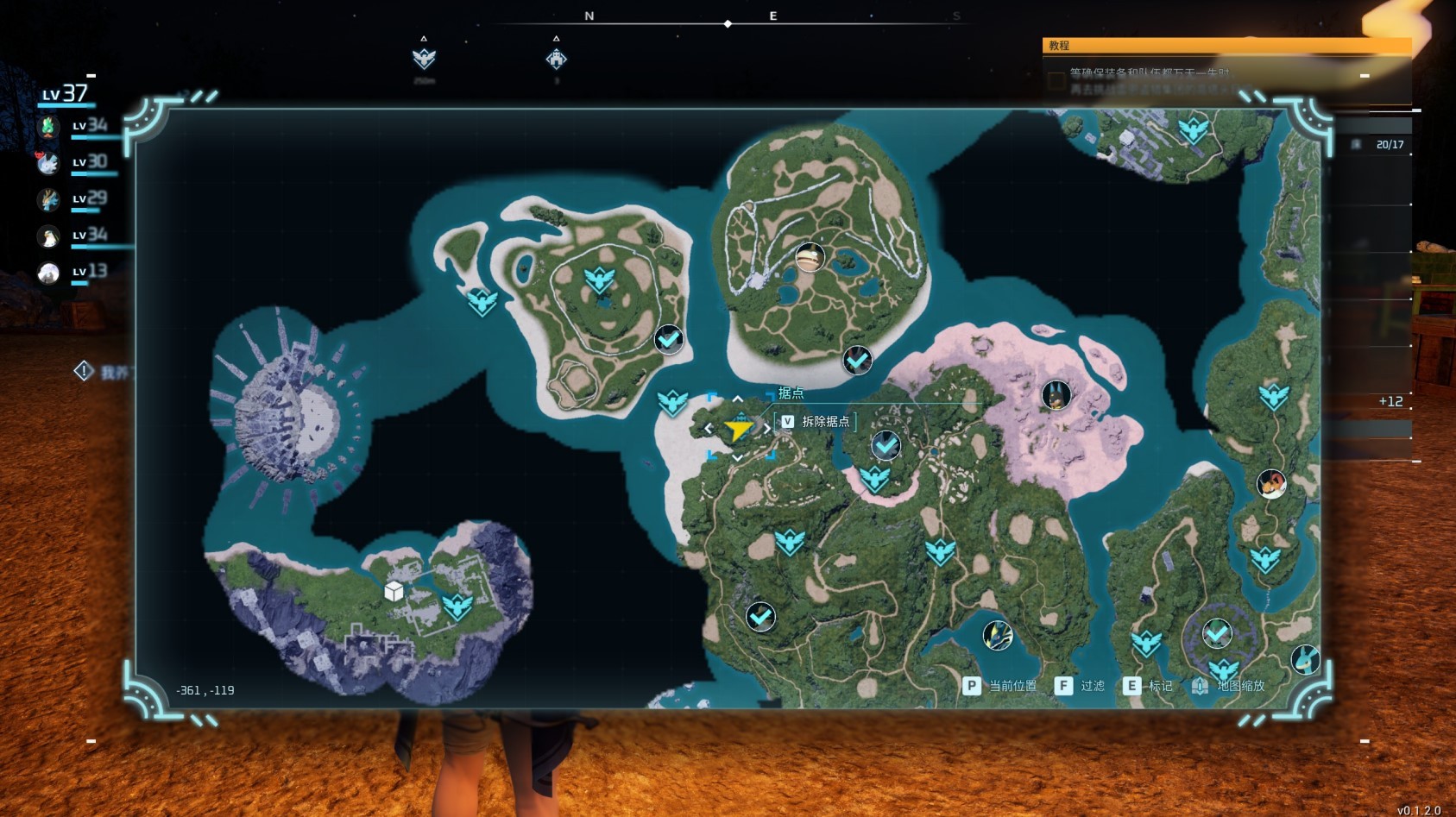Select fast travel eagle on the pink beach
Image resolution: width=1456 pixels, height=817 pixels.
click(874, 479)
